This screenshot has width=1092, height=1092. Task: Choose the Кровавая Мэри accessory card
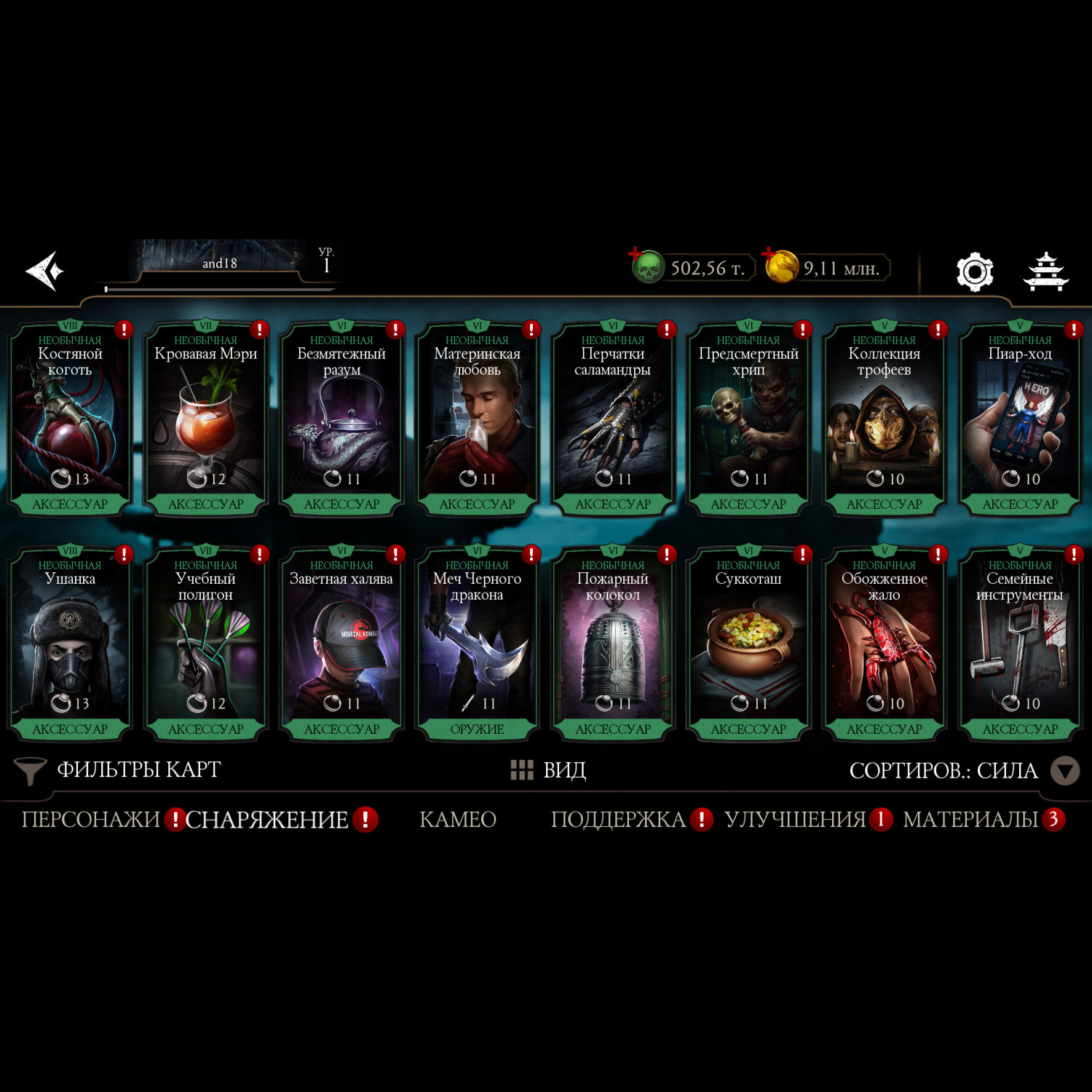click(x=206, y=420)
